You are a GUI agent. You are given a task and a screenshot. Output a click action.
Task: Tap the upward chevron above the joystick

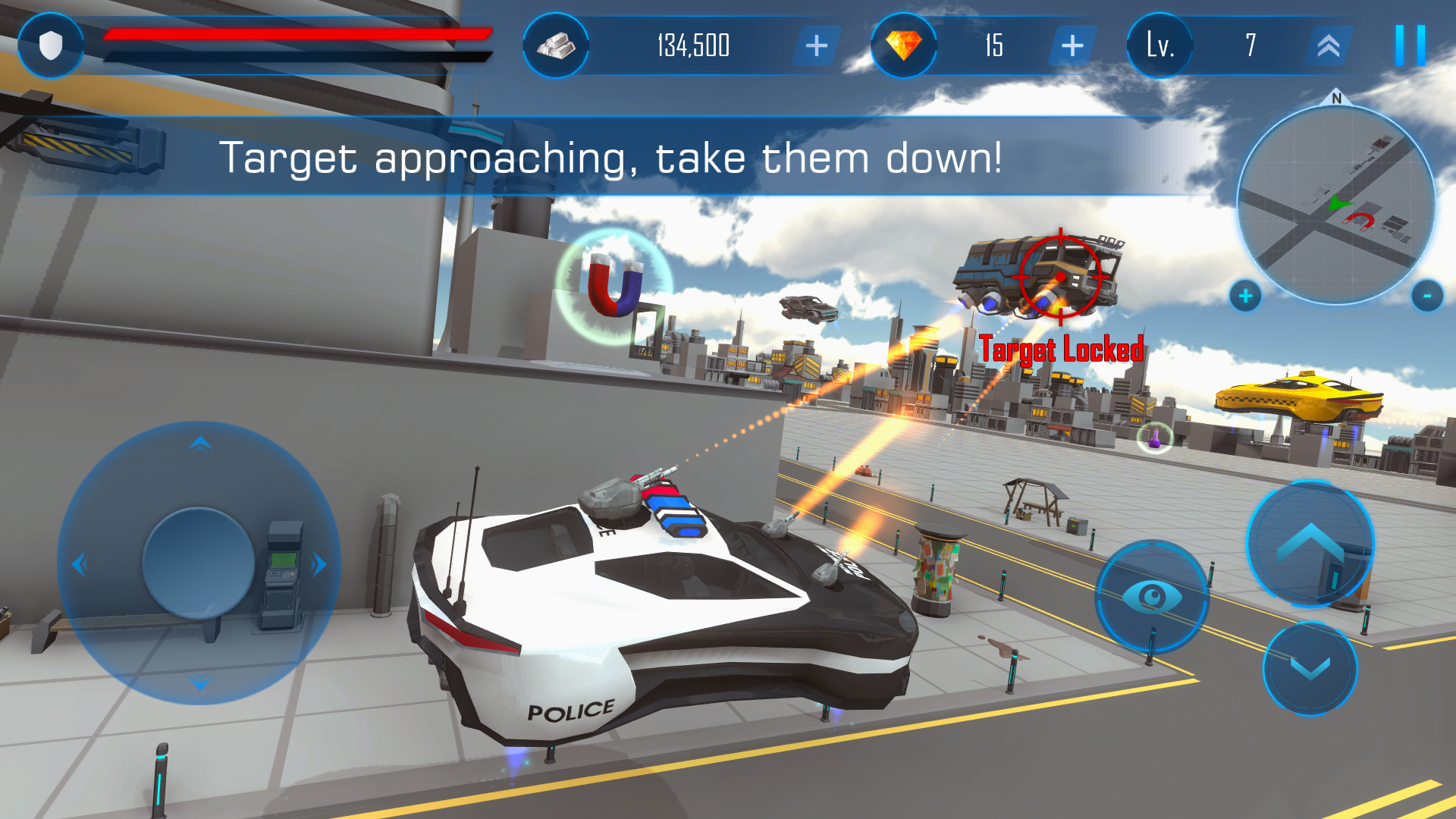199,442
